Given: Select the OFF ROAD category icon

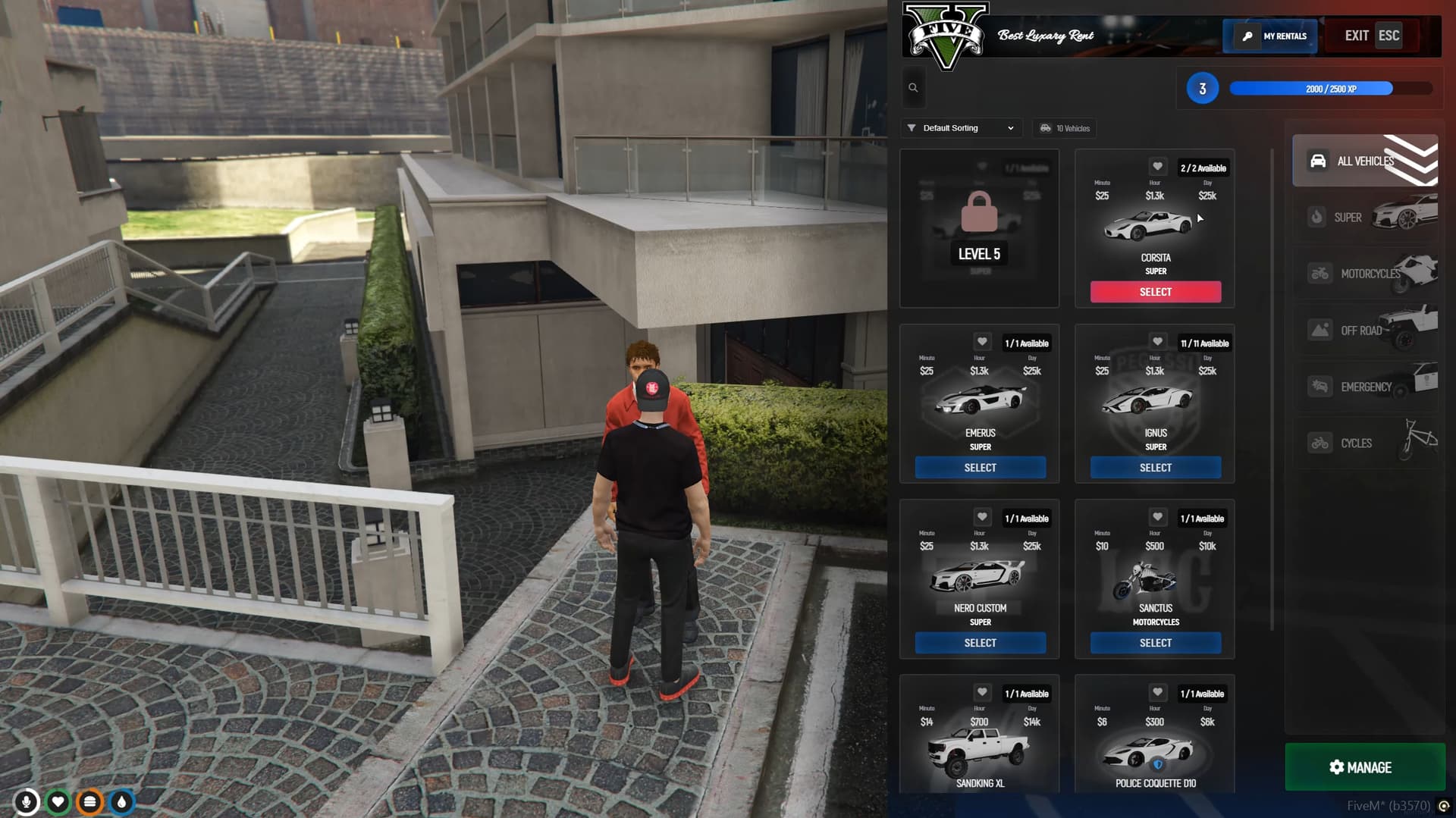Looking at the screenshot, I should [x=1319, y=330].
